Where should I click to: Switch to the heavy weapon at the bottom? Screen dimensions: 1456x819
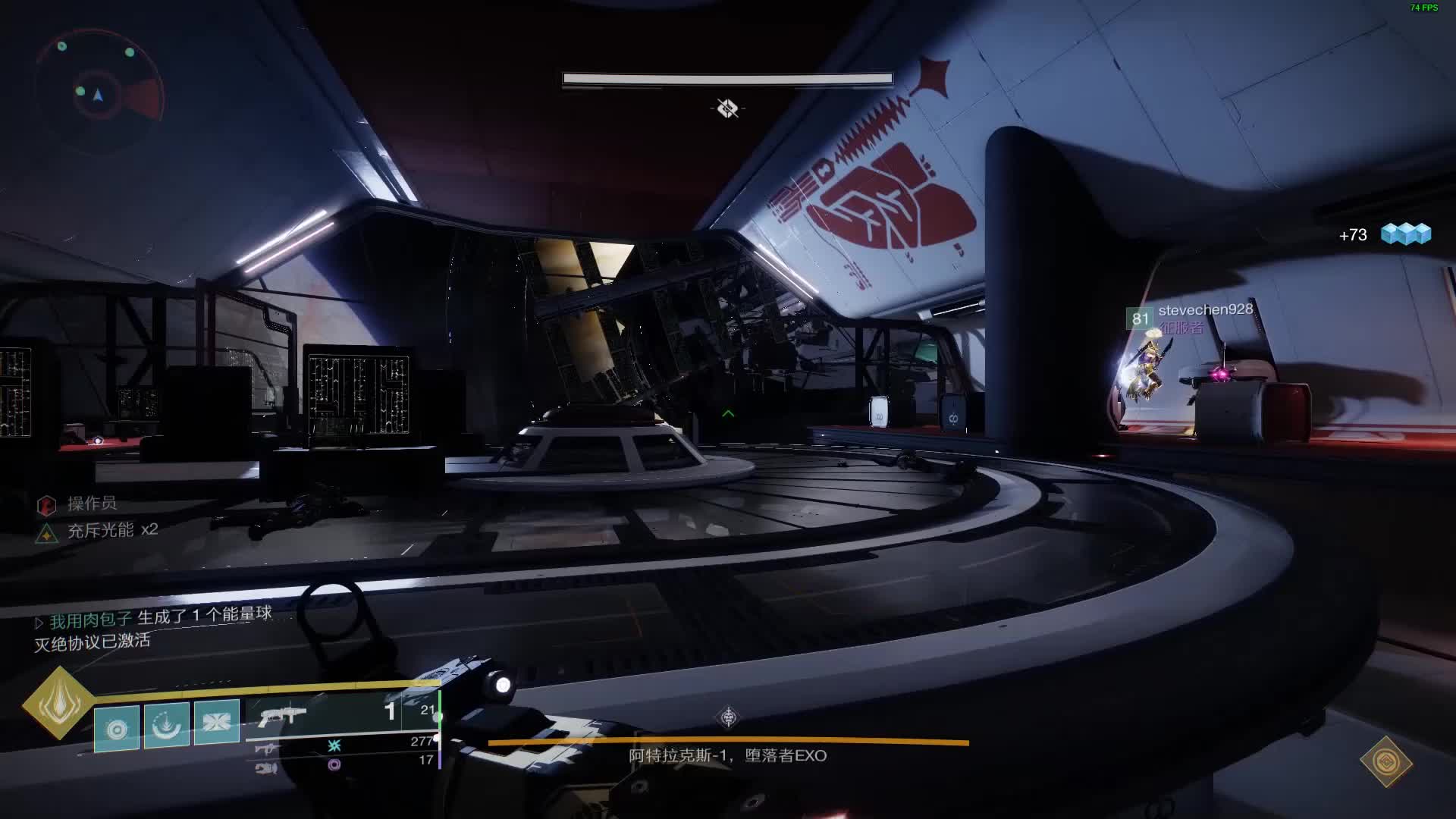266,768
